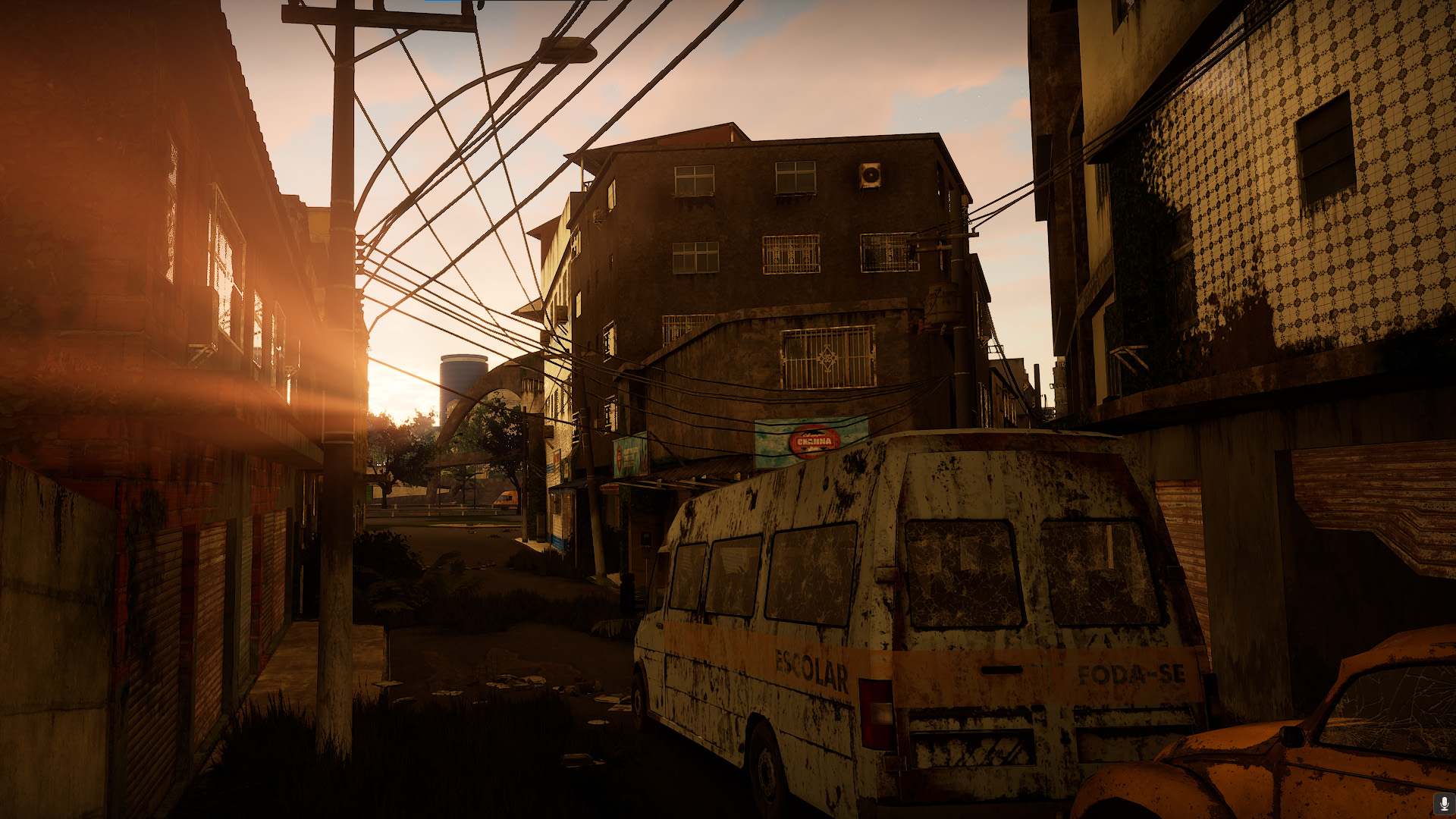Click the microphone voice chat icon
1456x819 pixels.
click(1444, 803)
